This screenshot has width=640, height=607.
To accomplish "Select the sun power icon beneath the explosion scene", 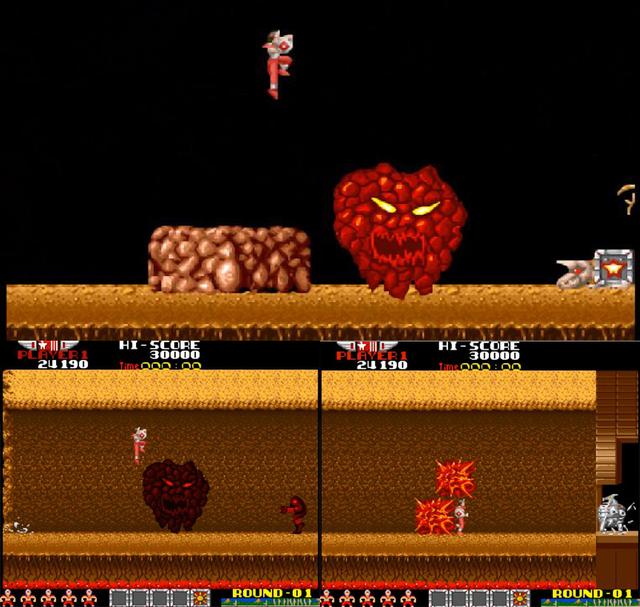I will (x=520, y=598).
